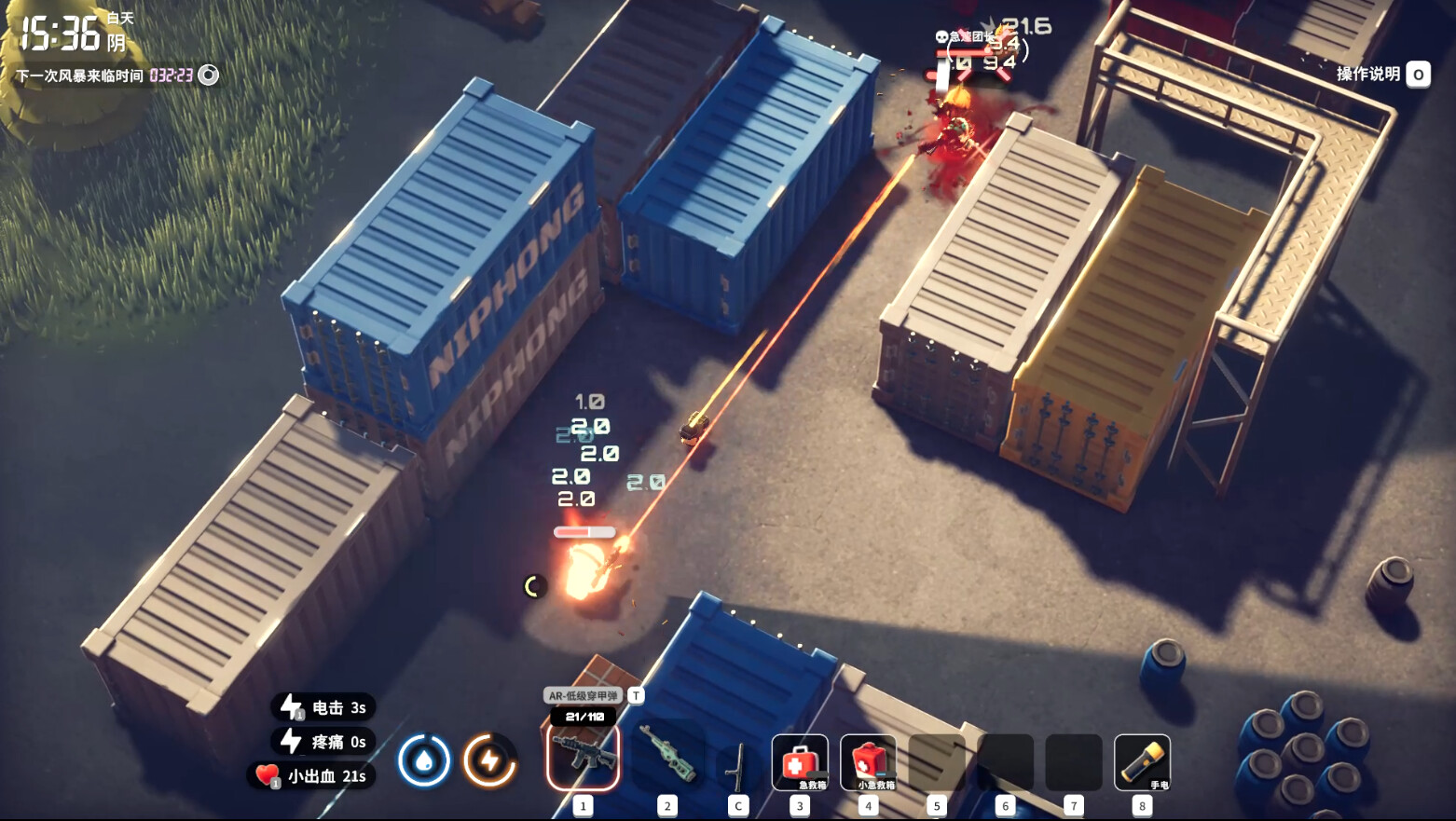Check the orange lightning energy gauge

489,760
